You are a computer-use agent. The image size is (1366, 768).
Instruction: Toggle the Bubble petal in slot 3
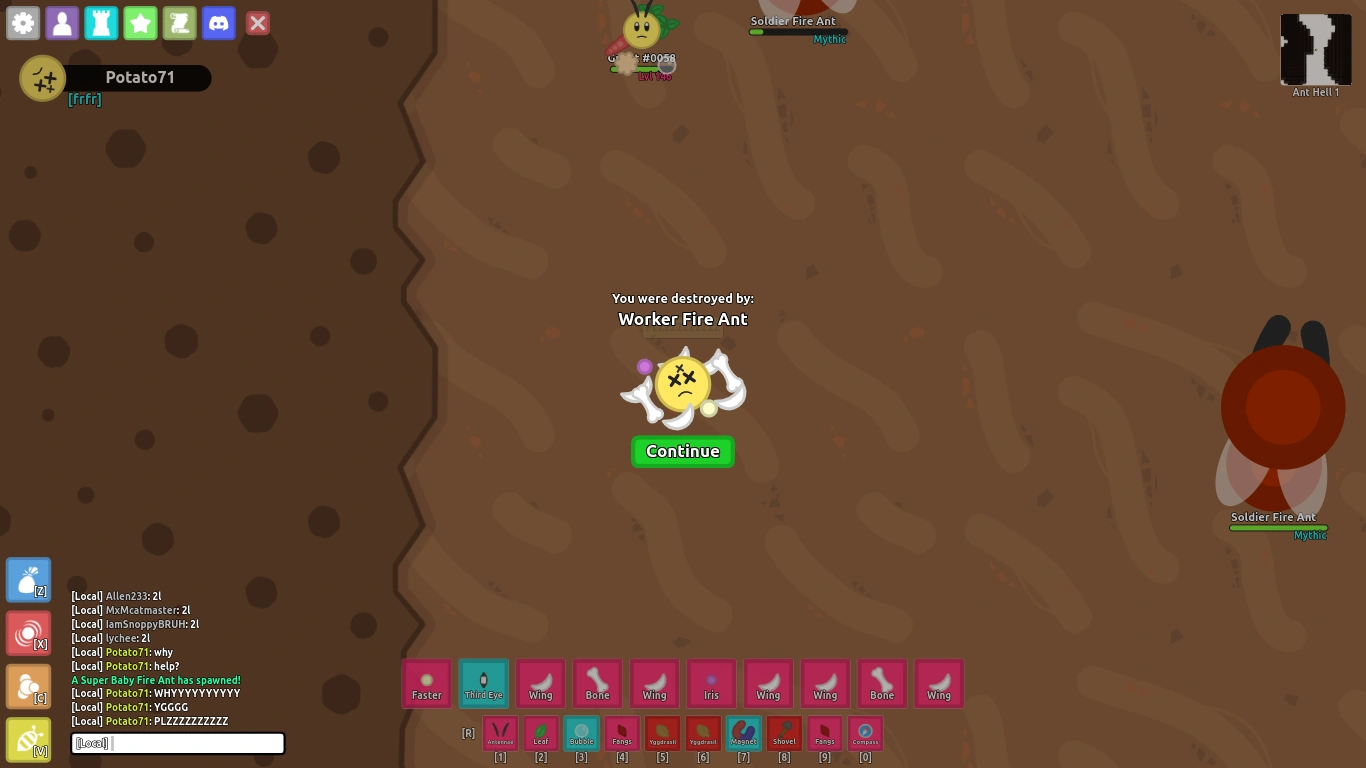tap(581, 733)
